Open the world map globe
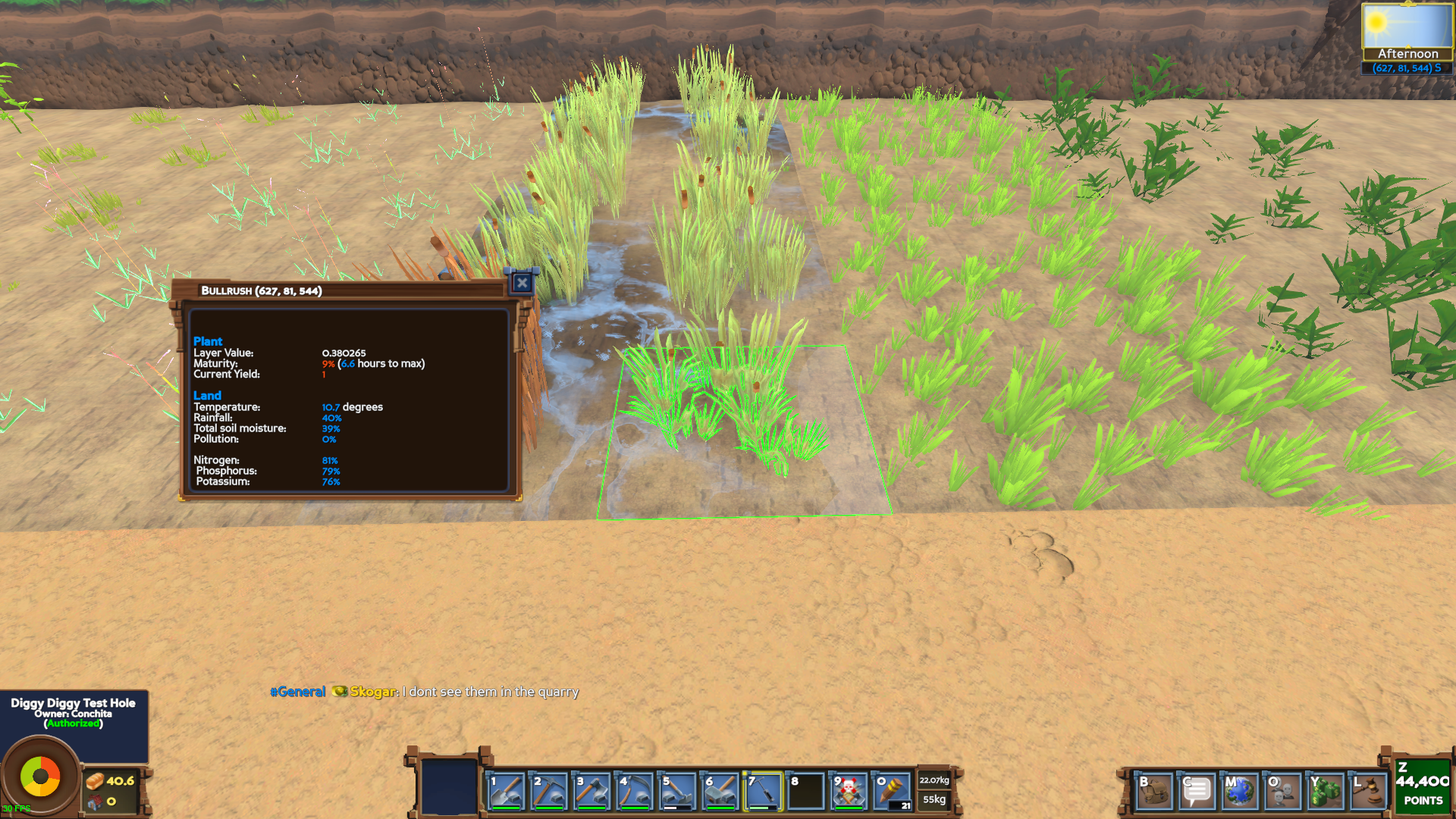Image resolution: width=1456 pixels, height=819 pixels. click(x=1240, y=792)
